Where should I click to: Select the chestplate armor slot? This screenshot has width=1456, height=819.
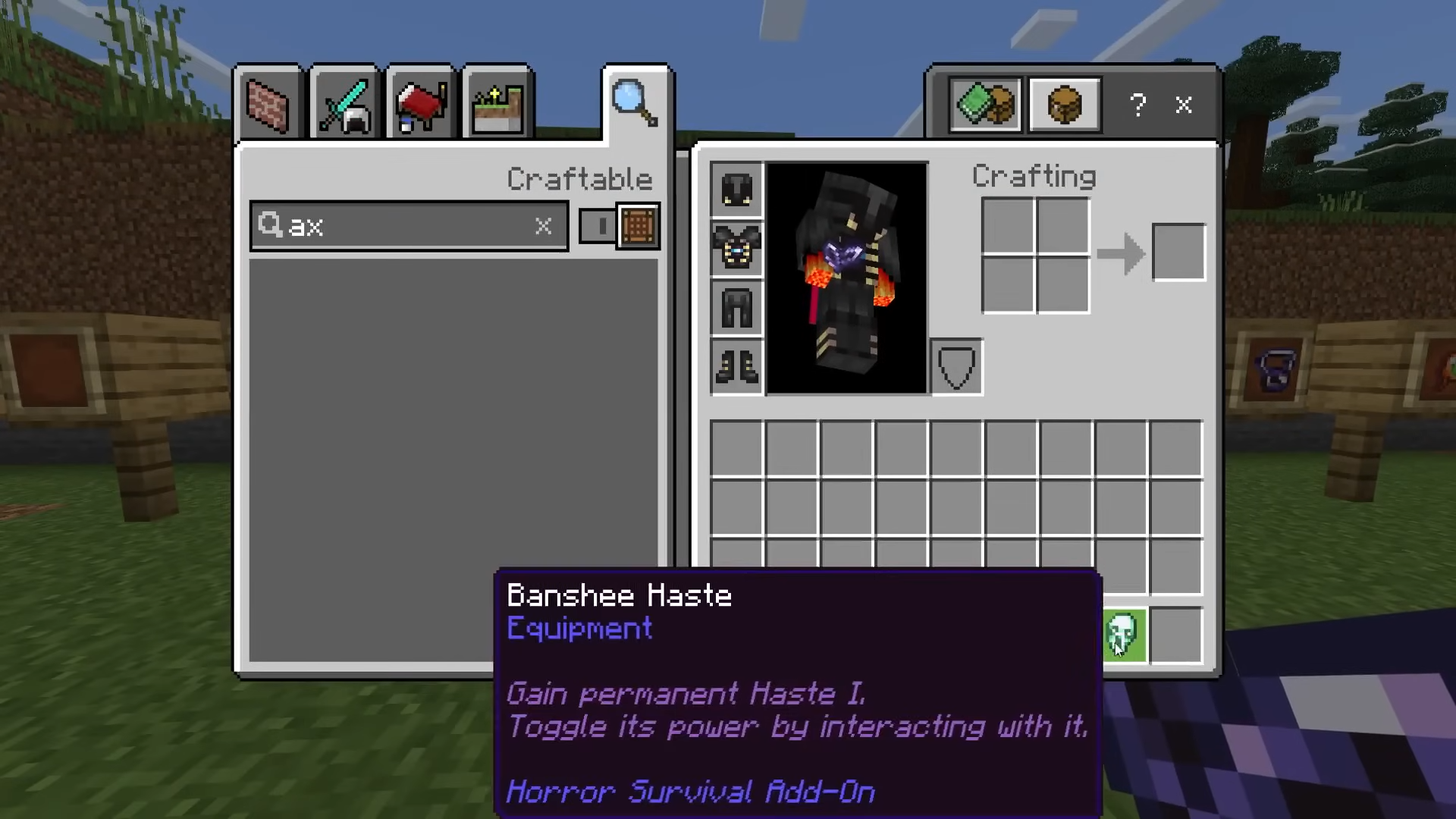tap(736, 248)
